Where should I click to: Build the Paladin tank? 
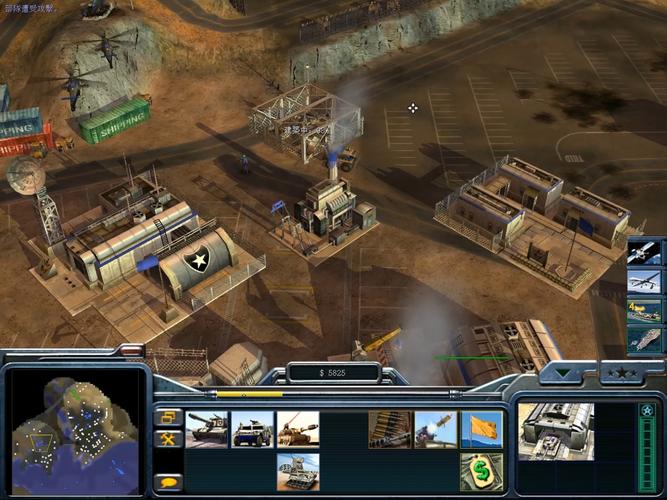298,429
